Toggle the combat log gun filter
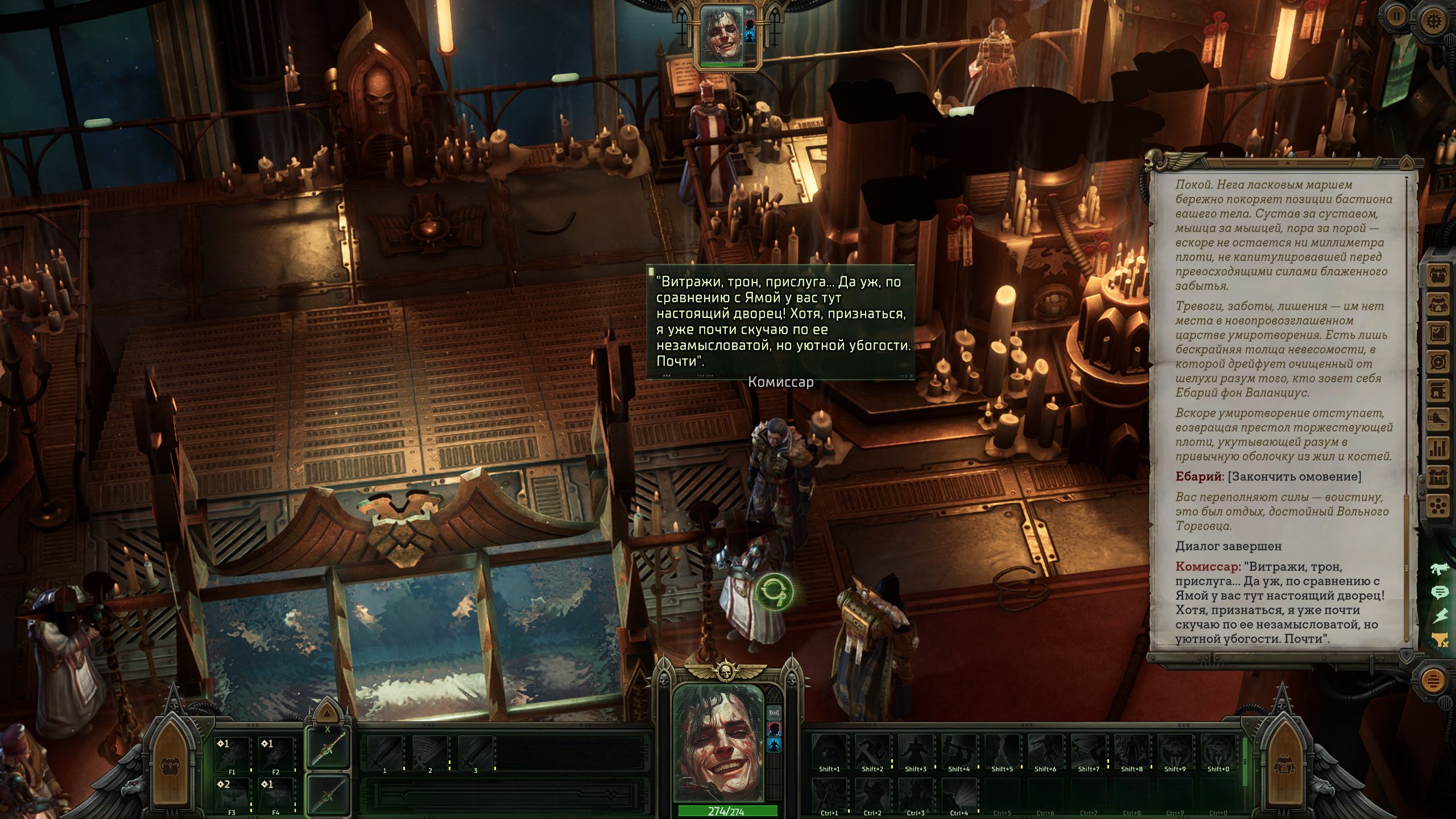Image resolution: width=1456 pixels, height=819 pixels. pyautogui.click(x=1440, y=568)
